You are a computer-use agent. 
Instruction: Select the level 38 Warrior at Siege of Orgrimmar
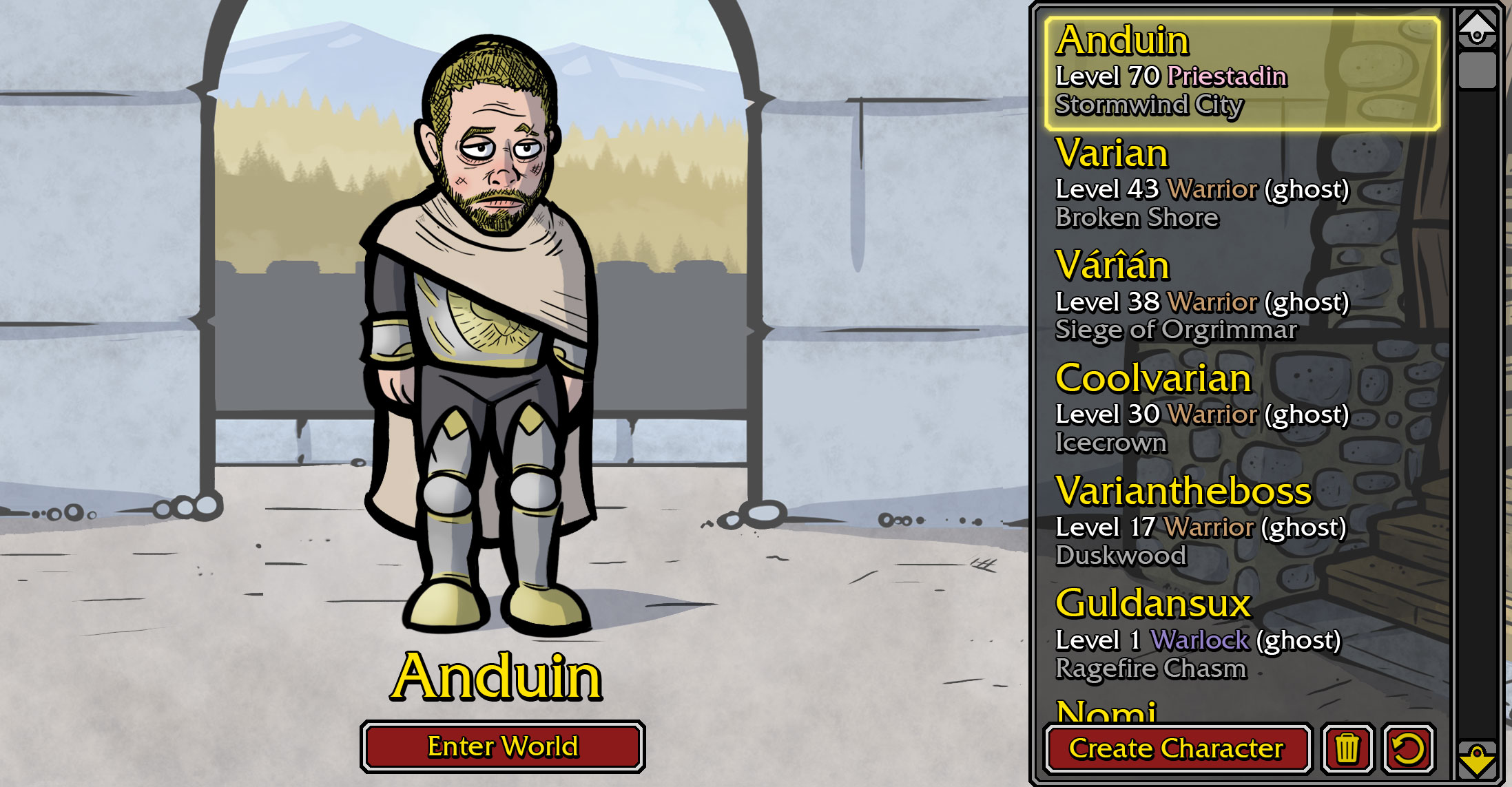(x=1241, y=297)
